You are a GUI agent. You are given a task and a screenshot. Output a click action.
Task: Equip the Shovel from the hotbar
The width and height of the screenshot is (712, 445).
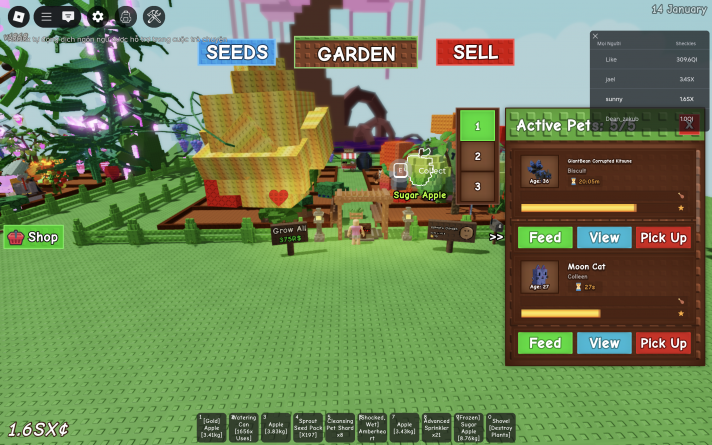click(500, 428)
